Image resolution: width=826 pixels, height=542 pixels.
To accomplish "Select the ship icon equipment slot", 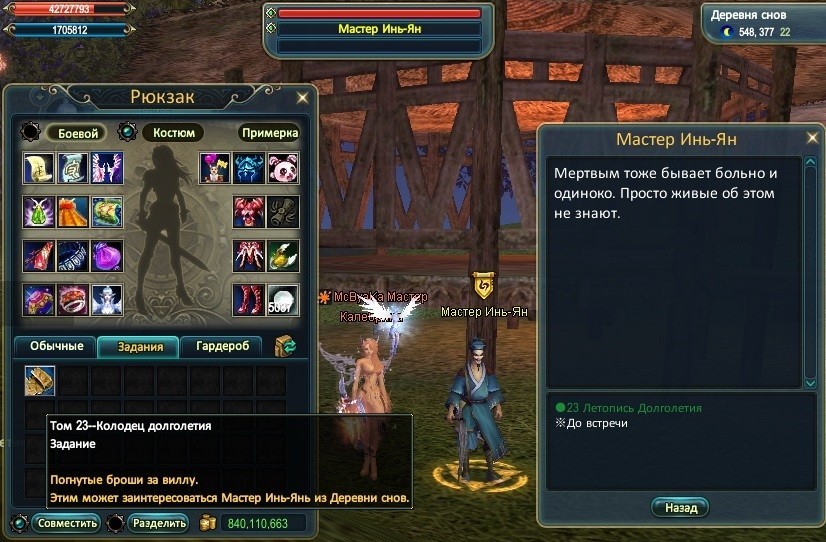I will click(107, 211).
